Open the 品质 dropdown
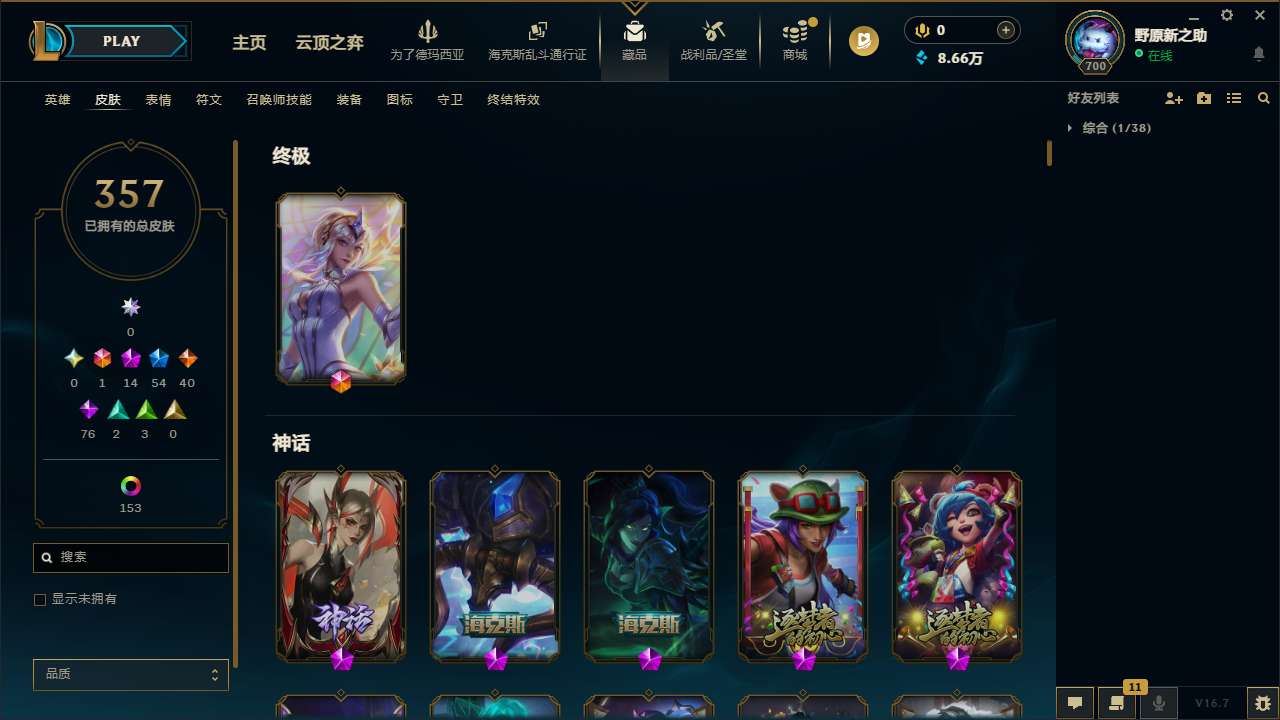1280x720 pixels. pos(130,674)
